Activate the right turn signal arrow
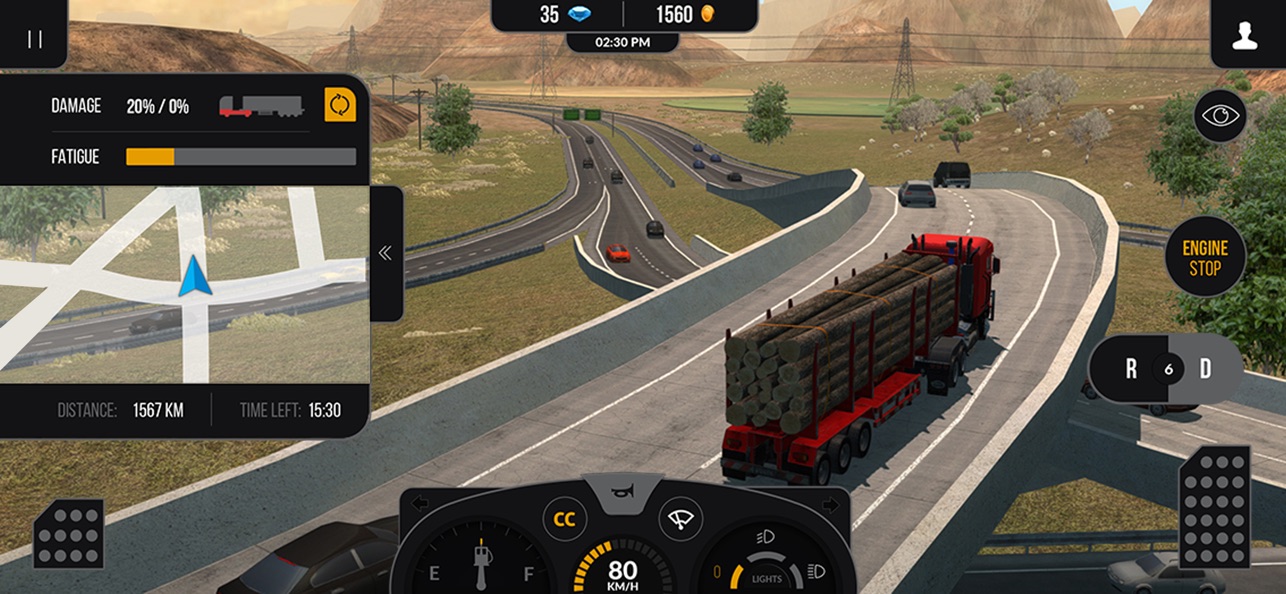1286x594 pixels. pos(829,503)
